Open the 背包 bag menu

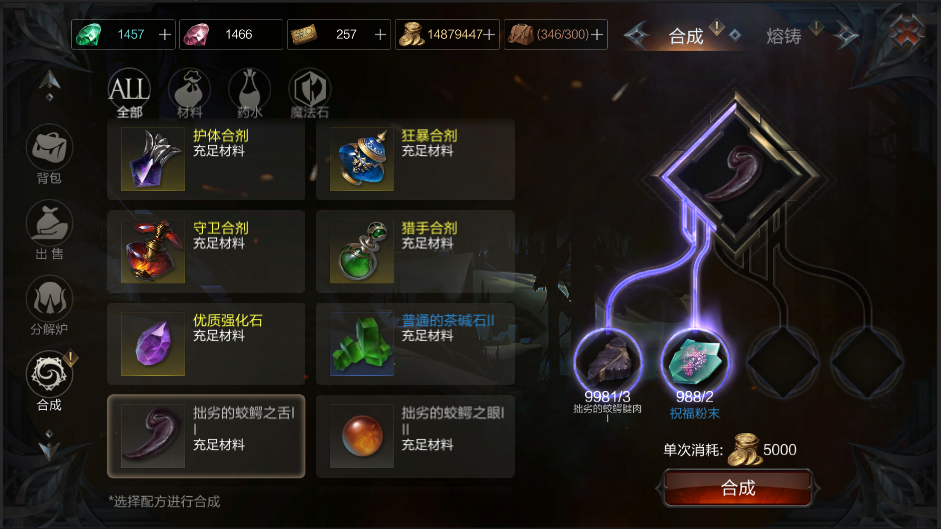point(49,155)
